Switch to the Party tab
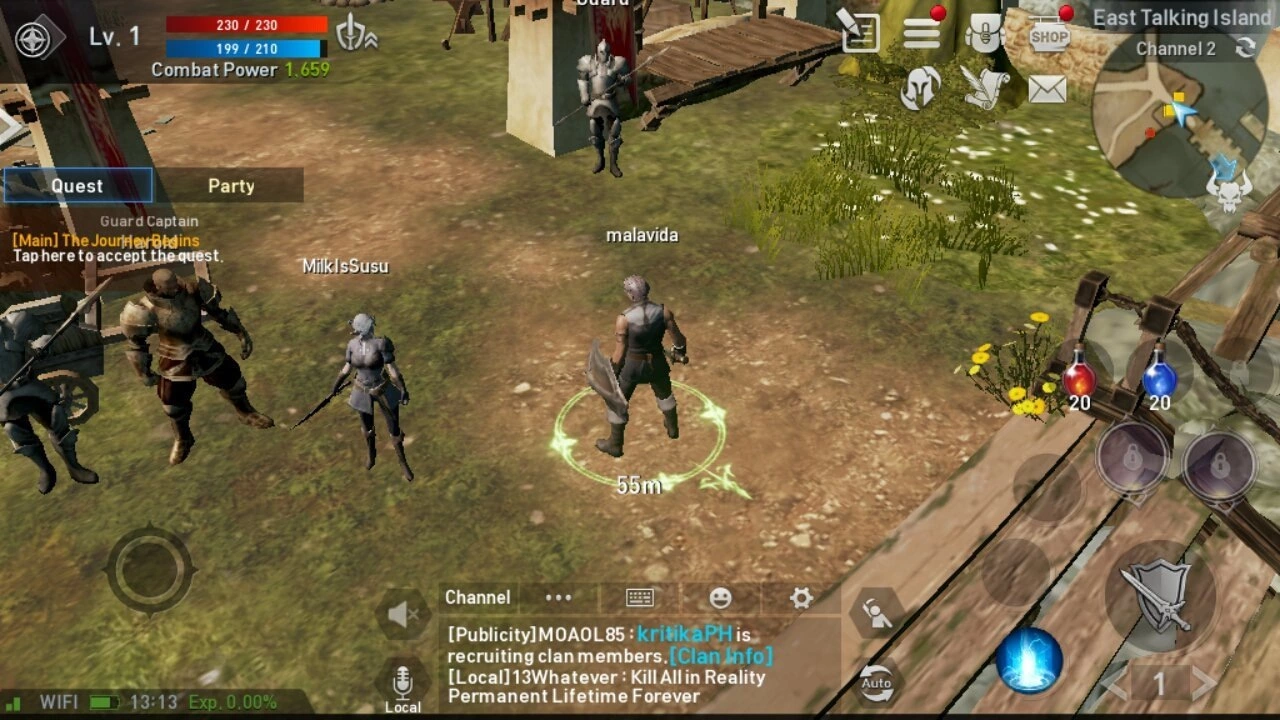 point(231,186)
